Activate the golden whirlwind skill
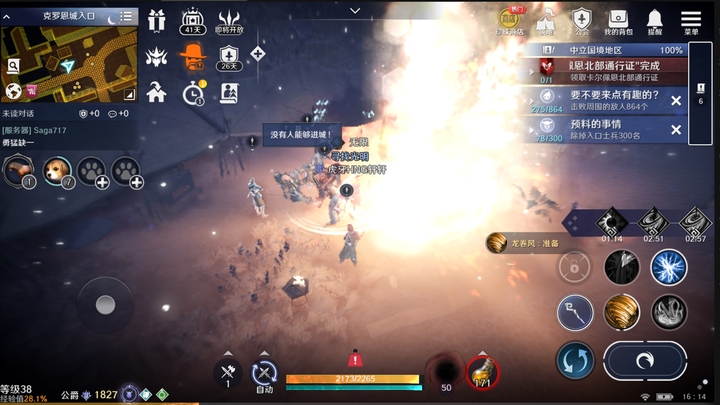 tap(621, 313)
